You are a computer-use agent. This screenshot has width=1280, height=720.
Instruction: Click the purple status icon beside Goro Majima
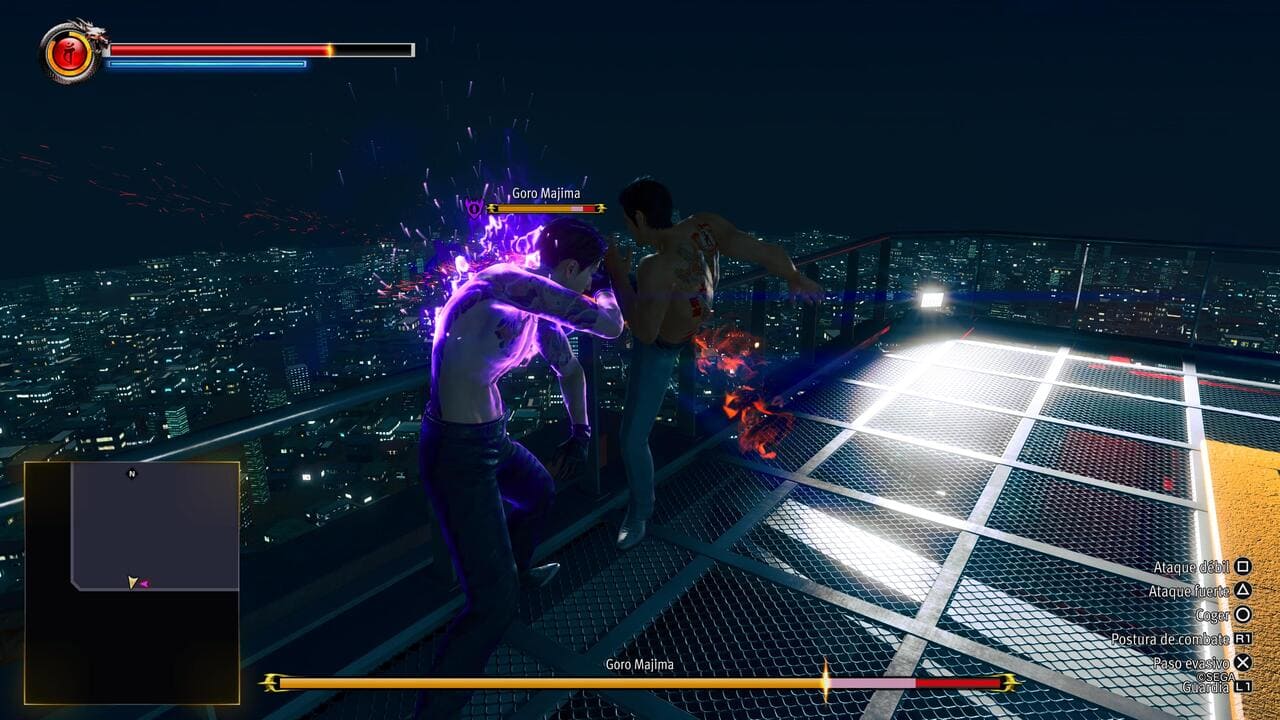pyautogui.click(x=474, y=208)
